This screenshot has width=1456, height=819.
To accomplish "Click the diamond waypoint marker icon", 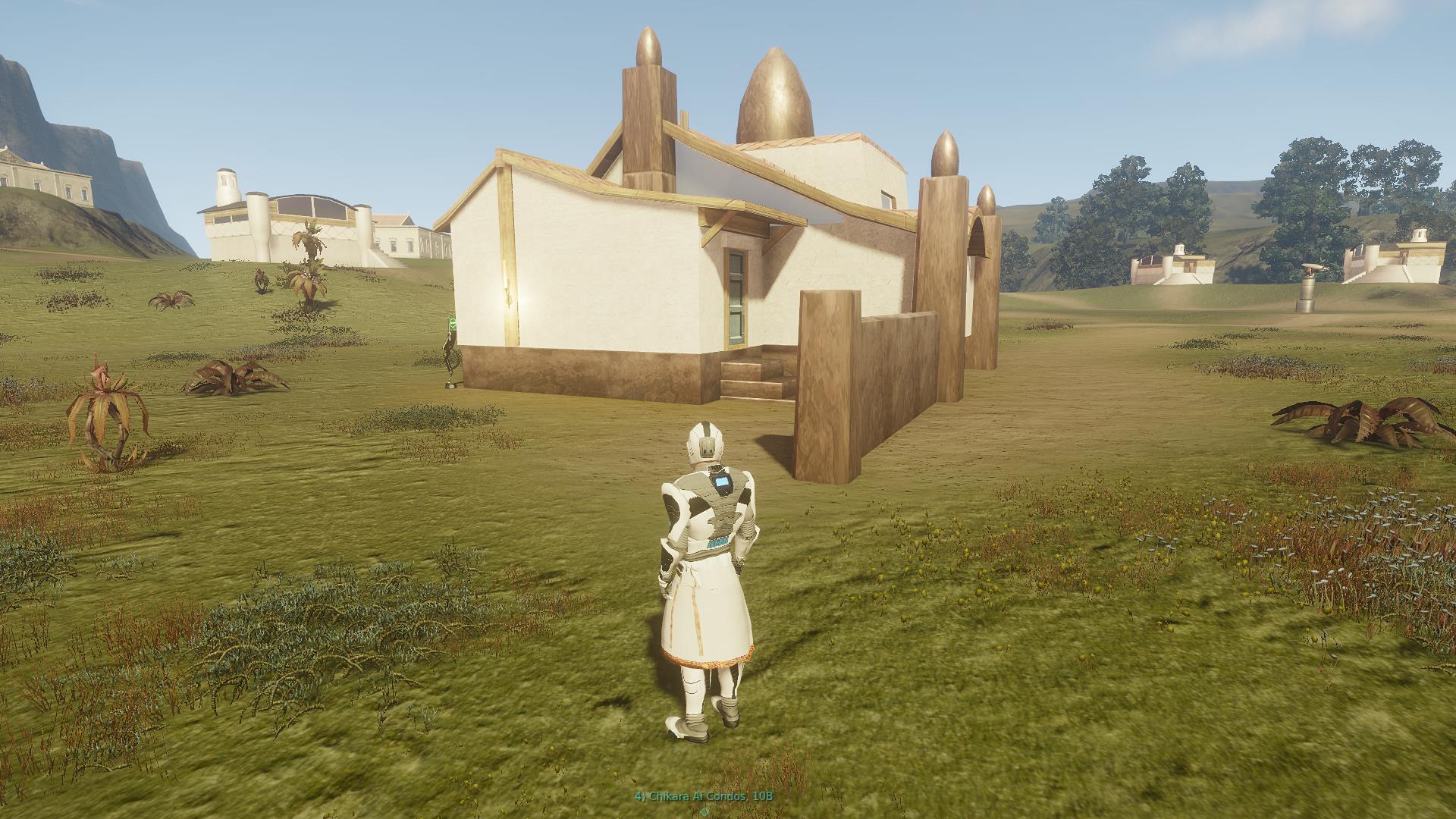I will click(x=704, y=813).
